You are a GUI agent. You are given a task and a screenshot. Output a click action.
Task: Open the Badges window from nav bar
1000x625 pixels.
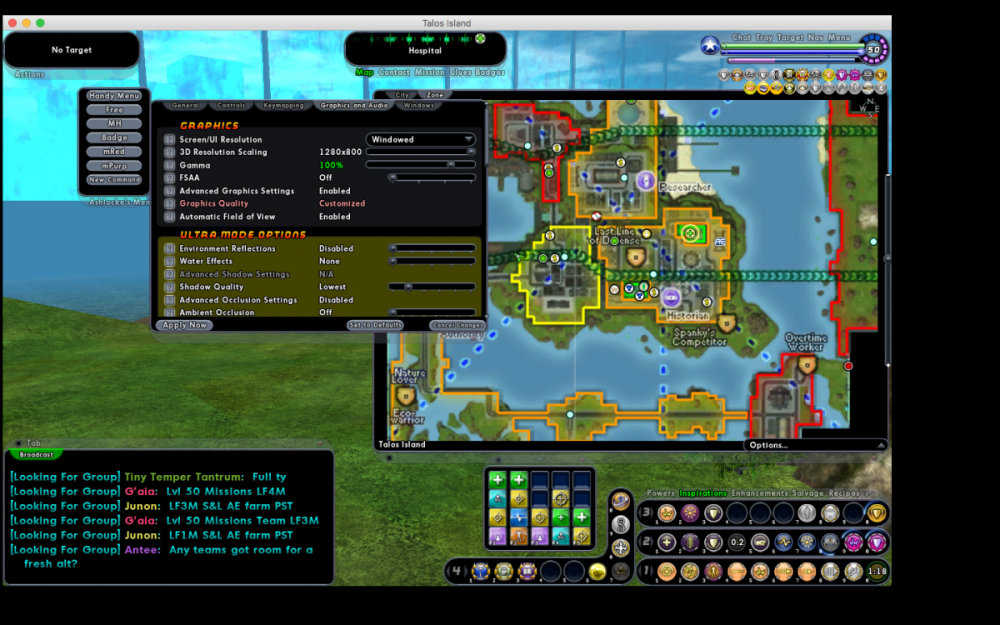point(490,72)
